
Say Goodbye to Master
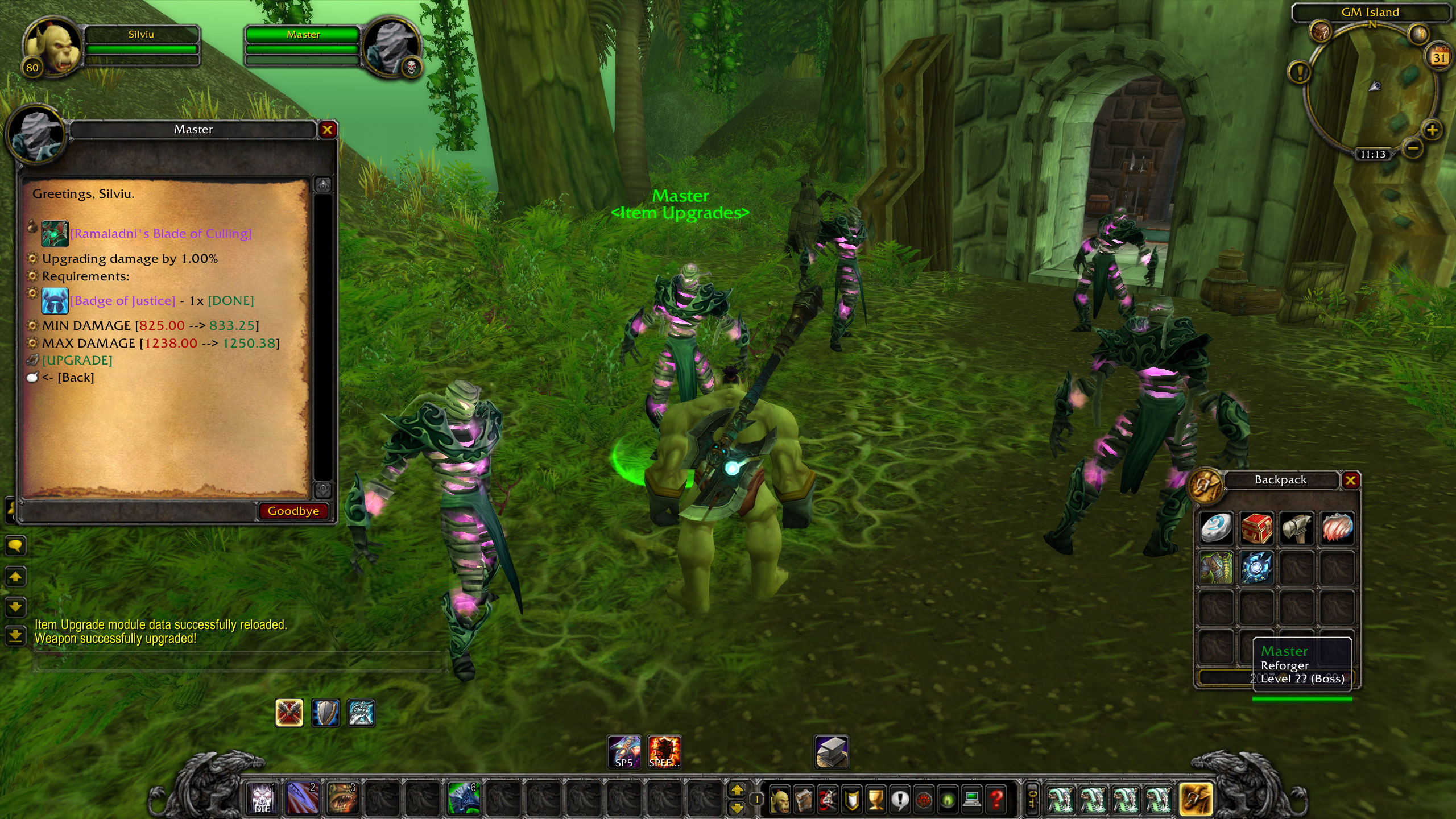point(293,511)
